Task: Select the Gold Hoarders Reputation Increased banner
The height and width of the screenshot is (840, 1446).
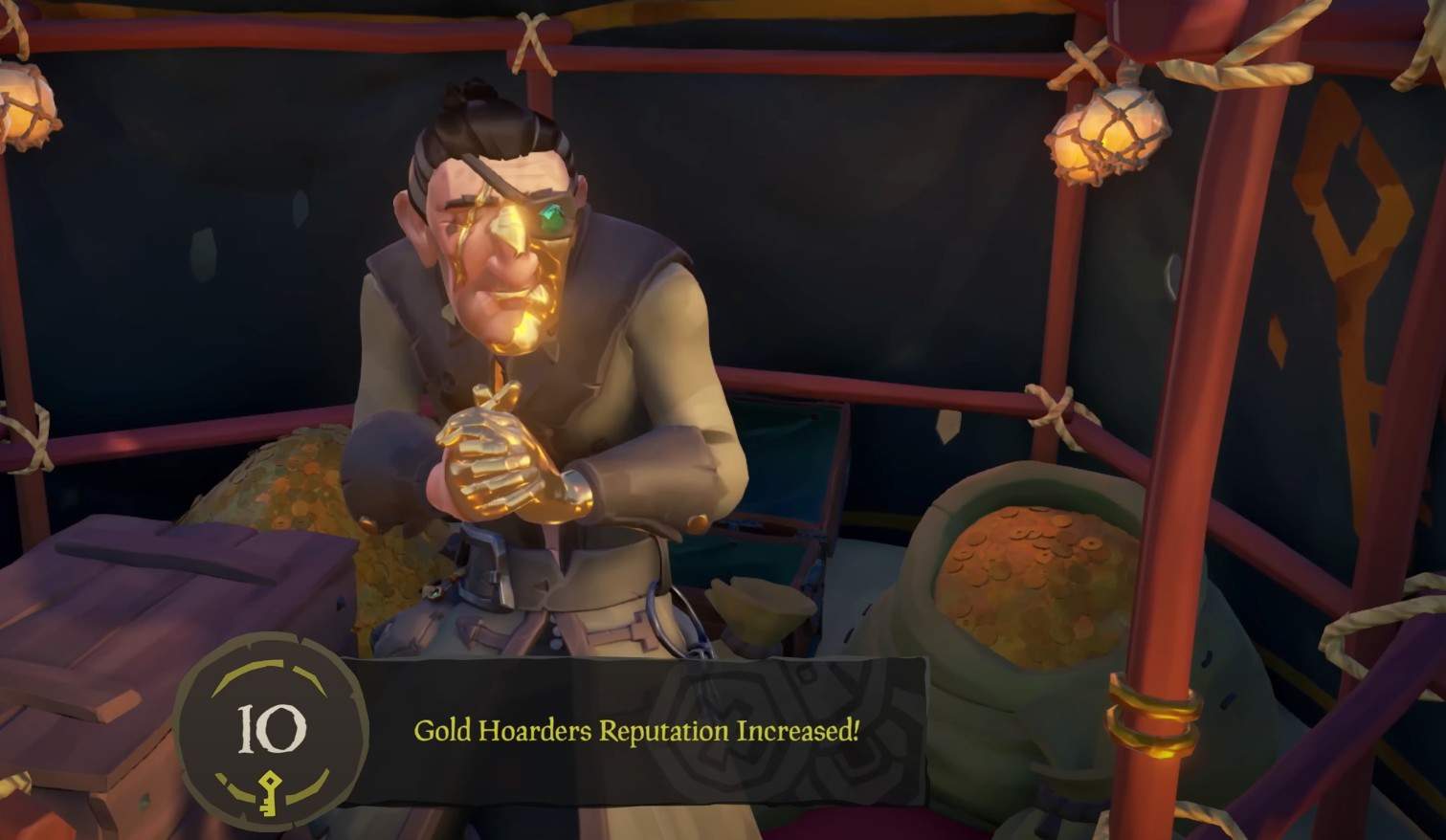Action: [x=636, y=730]
